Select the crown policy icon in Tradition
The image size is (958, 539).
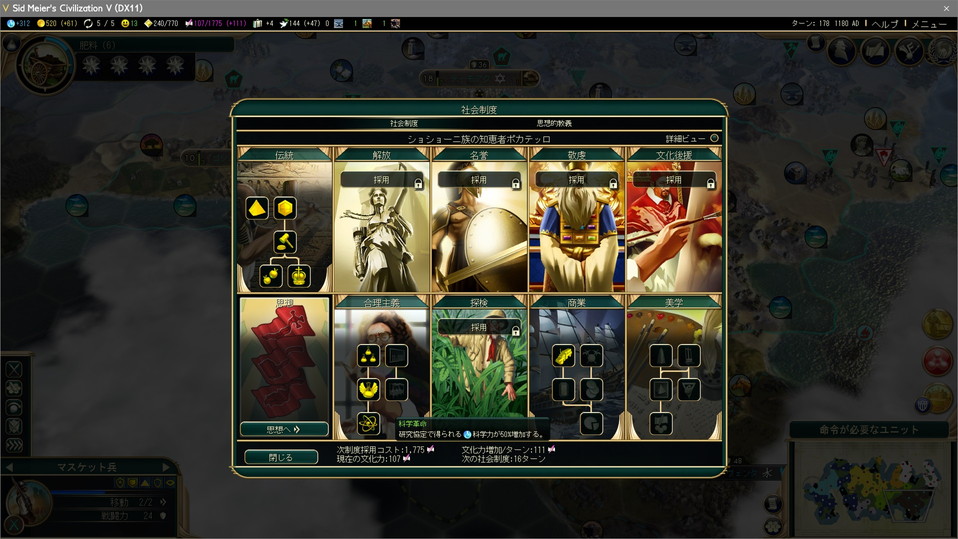point(299,276)
